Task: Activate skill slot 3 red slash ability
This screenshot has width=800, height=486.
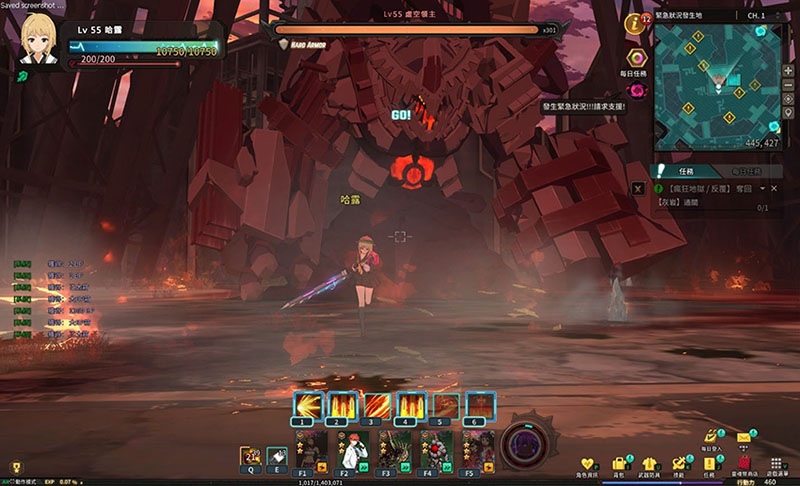Action: [x=377, y=405]
